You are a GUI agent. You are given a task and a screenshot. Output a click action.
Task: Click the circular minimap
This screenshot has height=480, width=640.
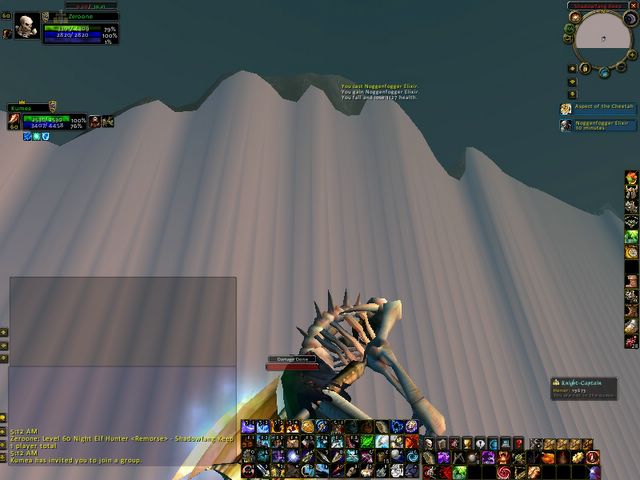(x=602, y=39)
